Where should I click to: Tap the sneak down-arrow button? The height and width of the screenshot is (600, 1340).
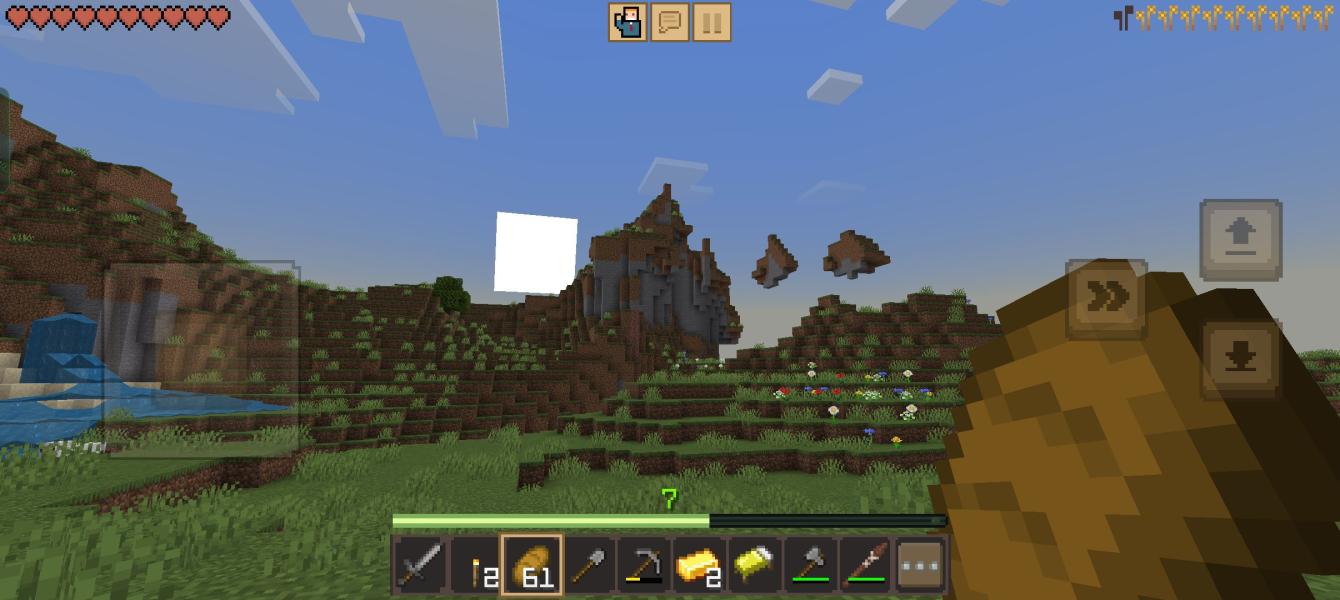pos(1240,359)
